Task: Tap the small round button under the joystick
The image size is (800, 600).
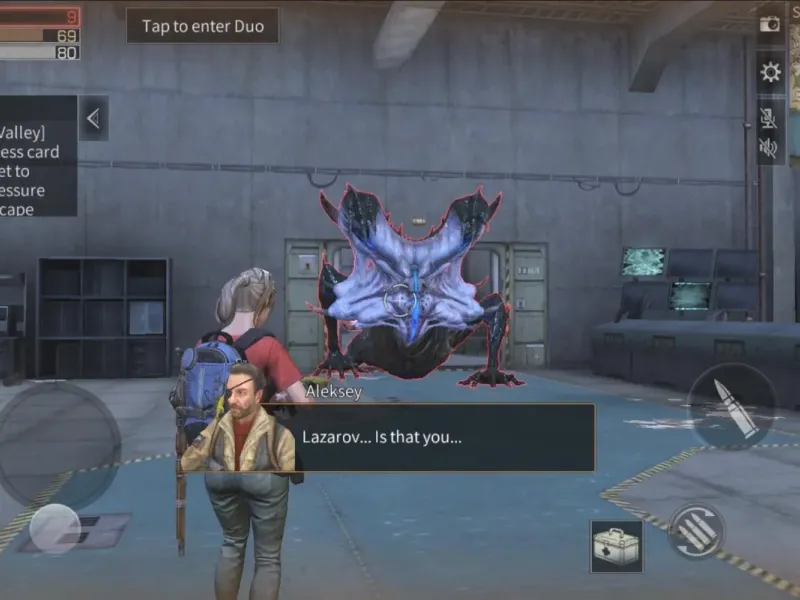Action: click(54, 528)
